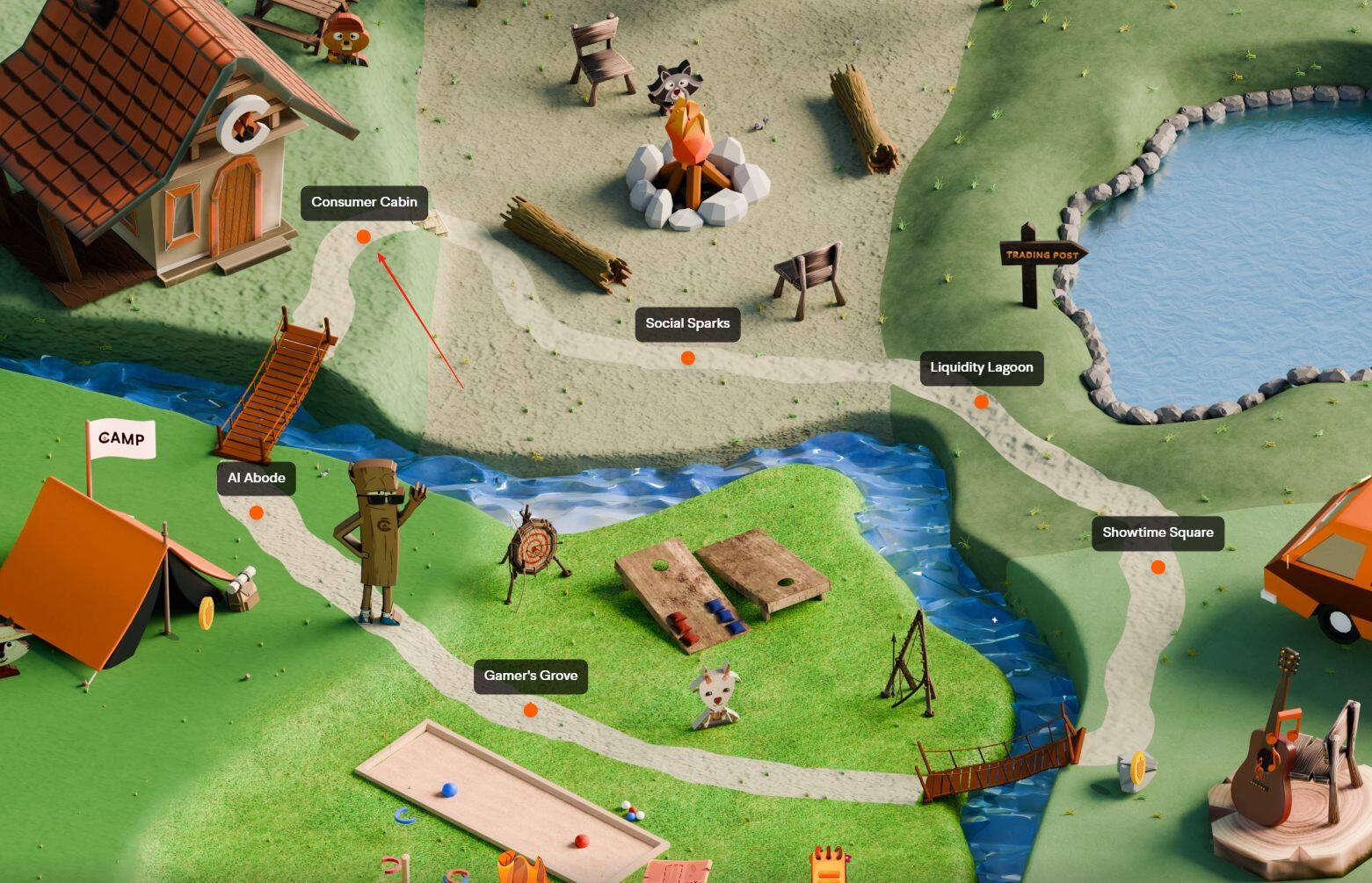Expand the Consumer Cabin label

coord(363,202)
